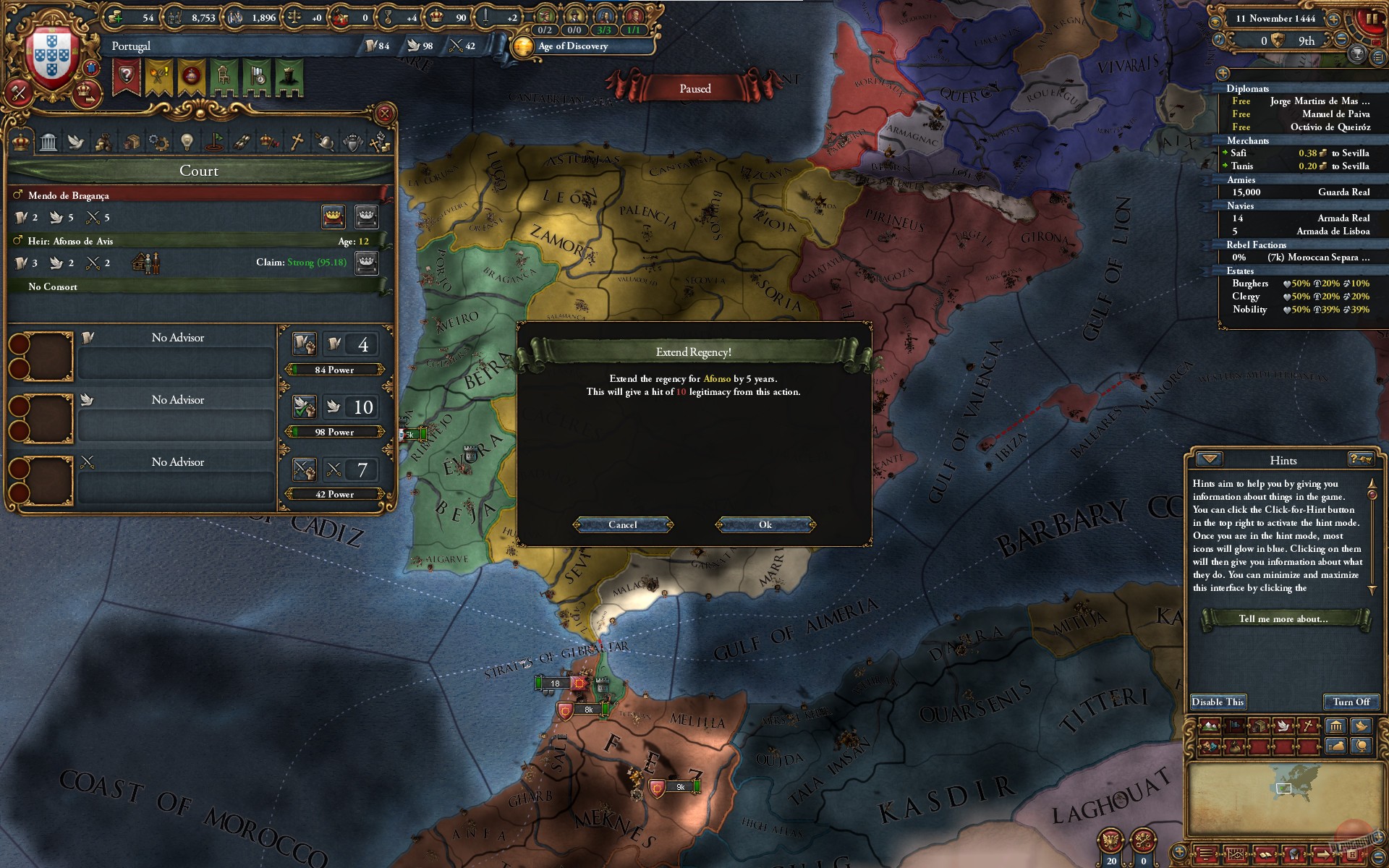
Task: Select the terrain mapmode in the bottom right
Action: click(x=1209, y=725)
